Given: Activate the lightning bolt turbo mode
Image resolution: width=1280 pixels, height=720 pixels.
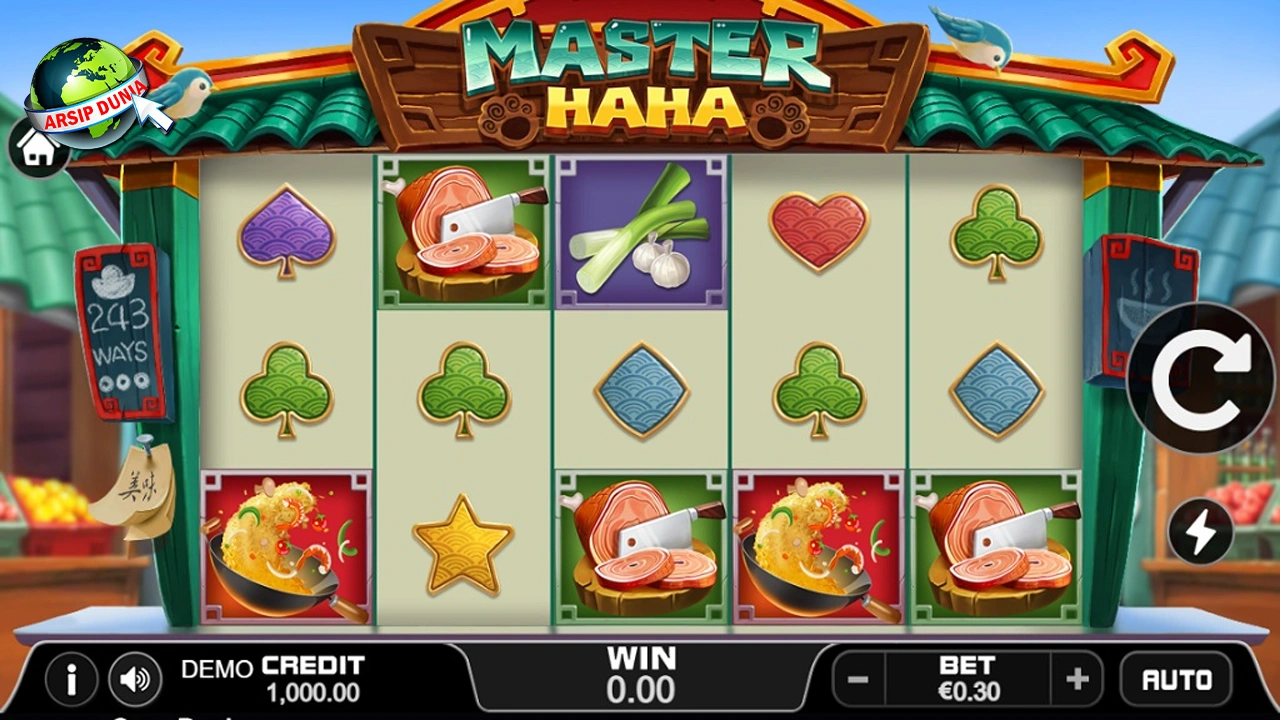Looking at the screenshot, I should tap(1200, 531).
